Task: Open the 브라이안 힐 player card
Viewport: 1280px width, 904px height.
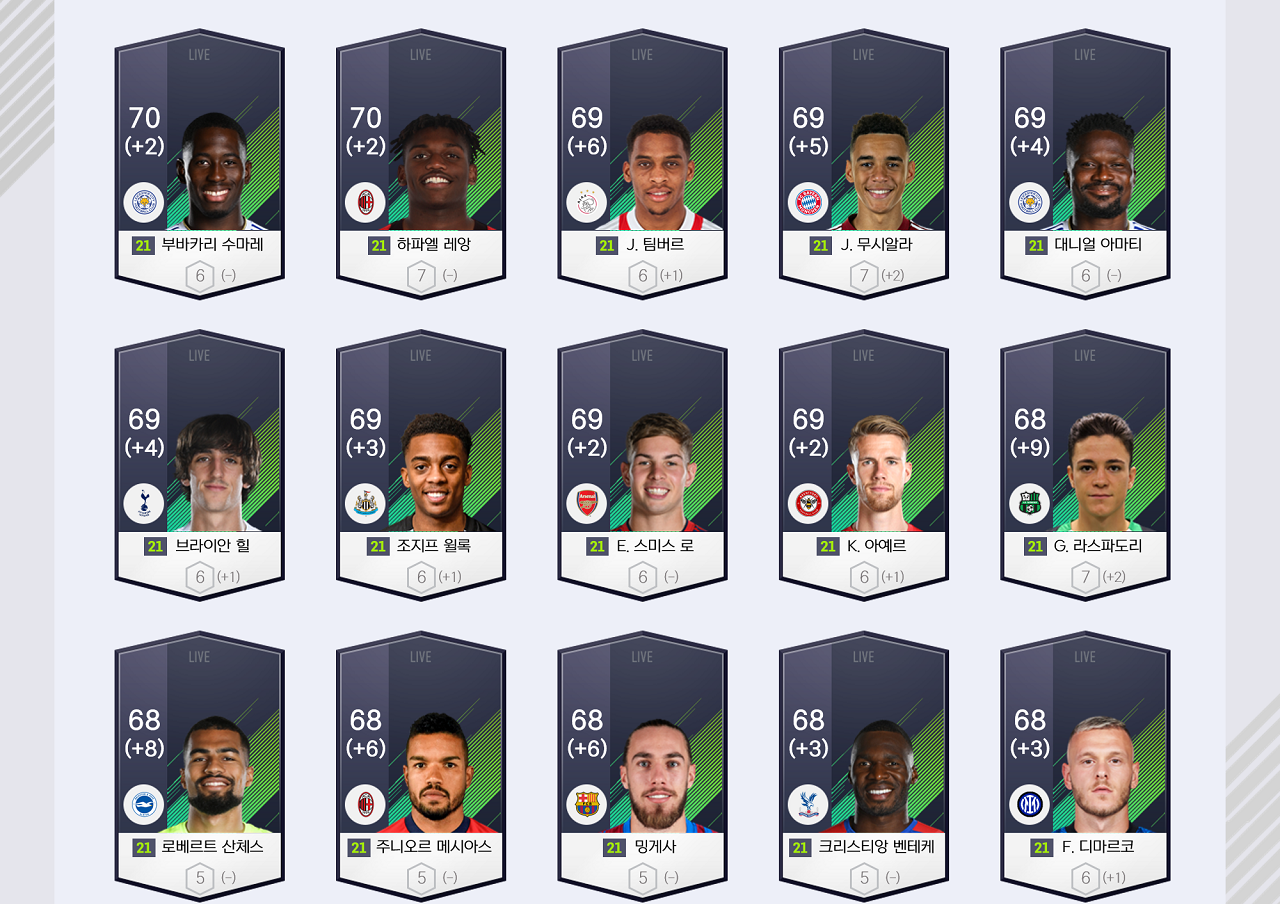Action: 199,466
